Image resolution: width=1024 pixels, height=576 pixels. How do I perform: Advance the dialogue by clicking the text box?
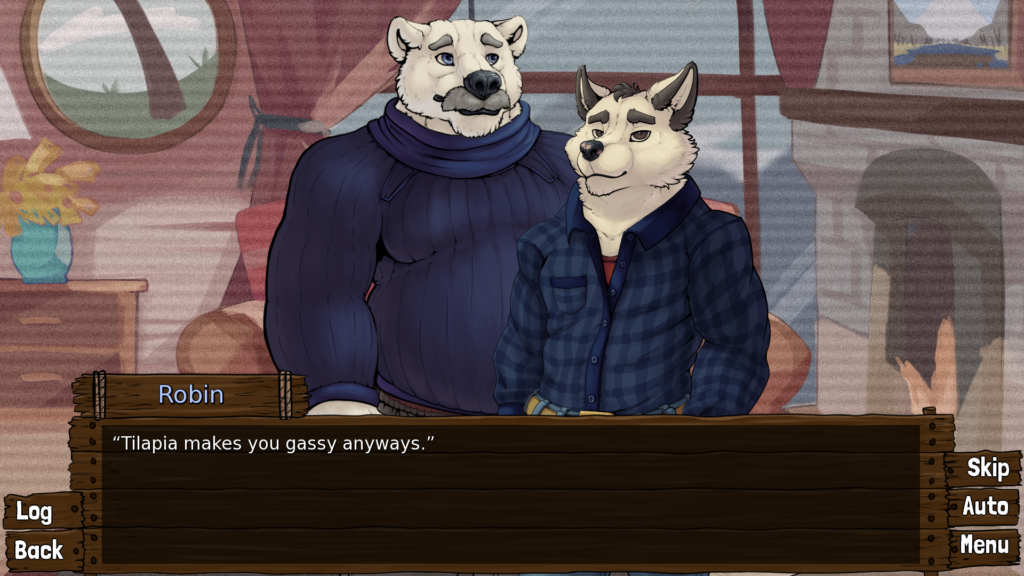click(x=510, y=492)
